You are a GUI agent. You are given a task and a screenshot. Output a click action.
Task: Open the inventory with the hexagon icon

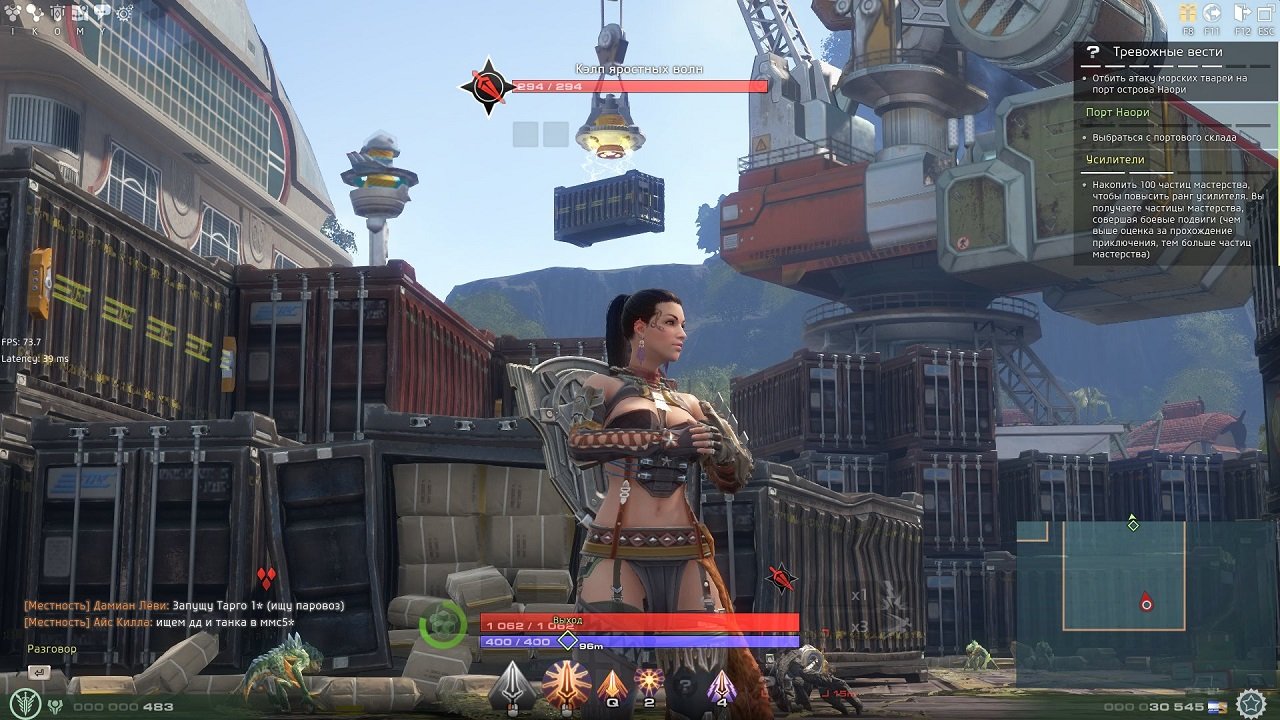(11, 11)
